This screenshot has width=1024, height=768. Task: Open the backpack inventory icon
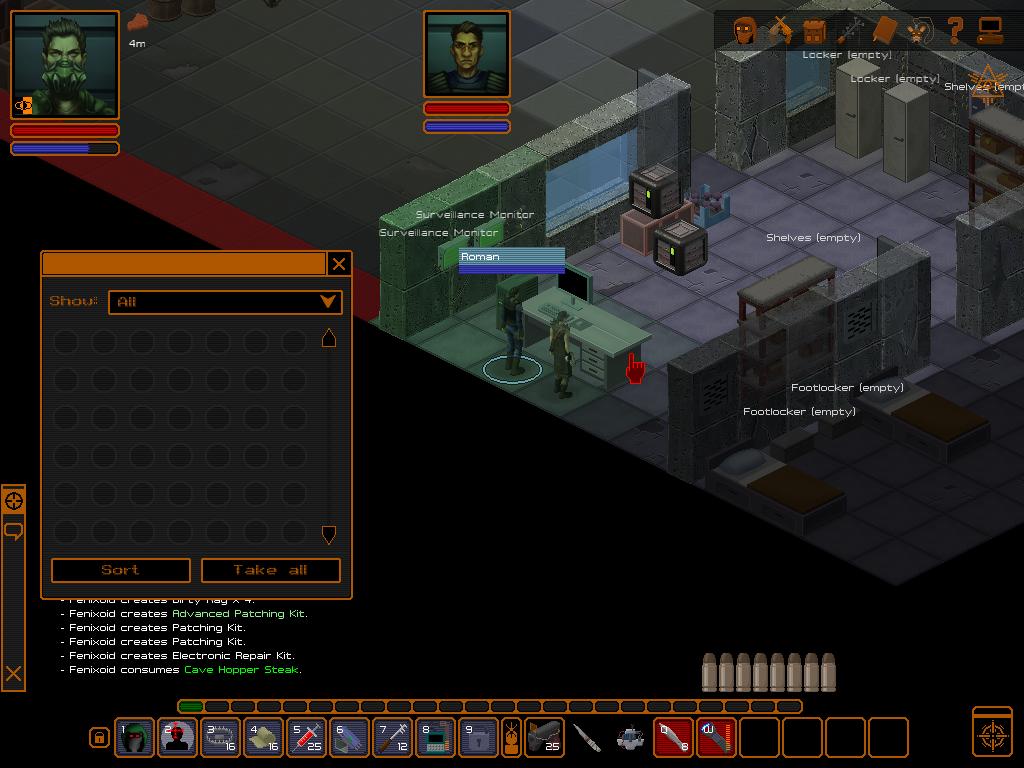tap(815, 30)
